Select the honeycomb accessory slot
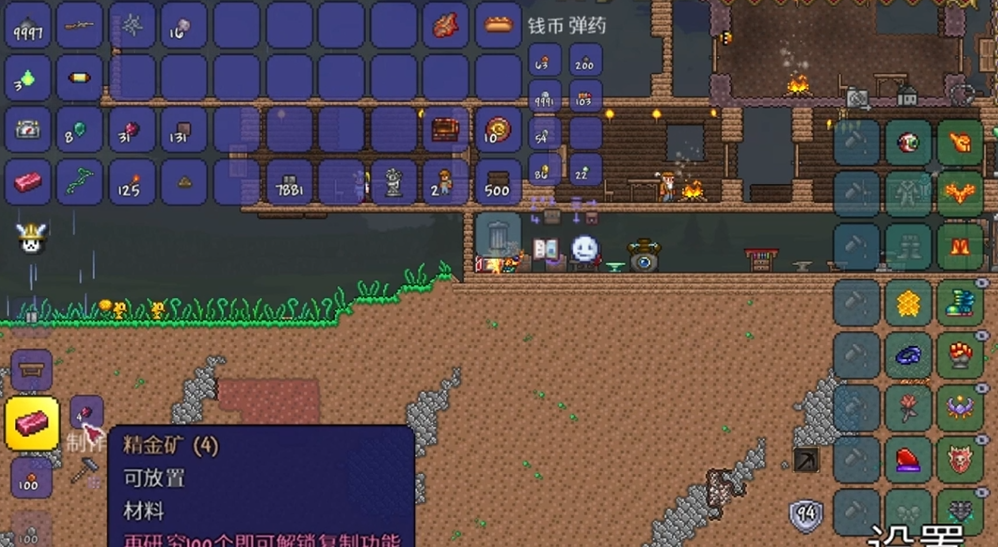 (908, 301)
